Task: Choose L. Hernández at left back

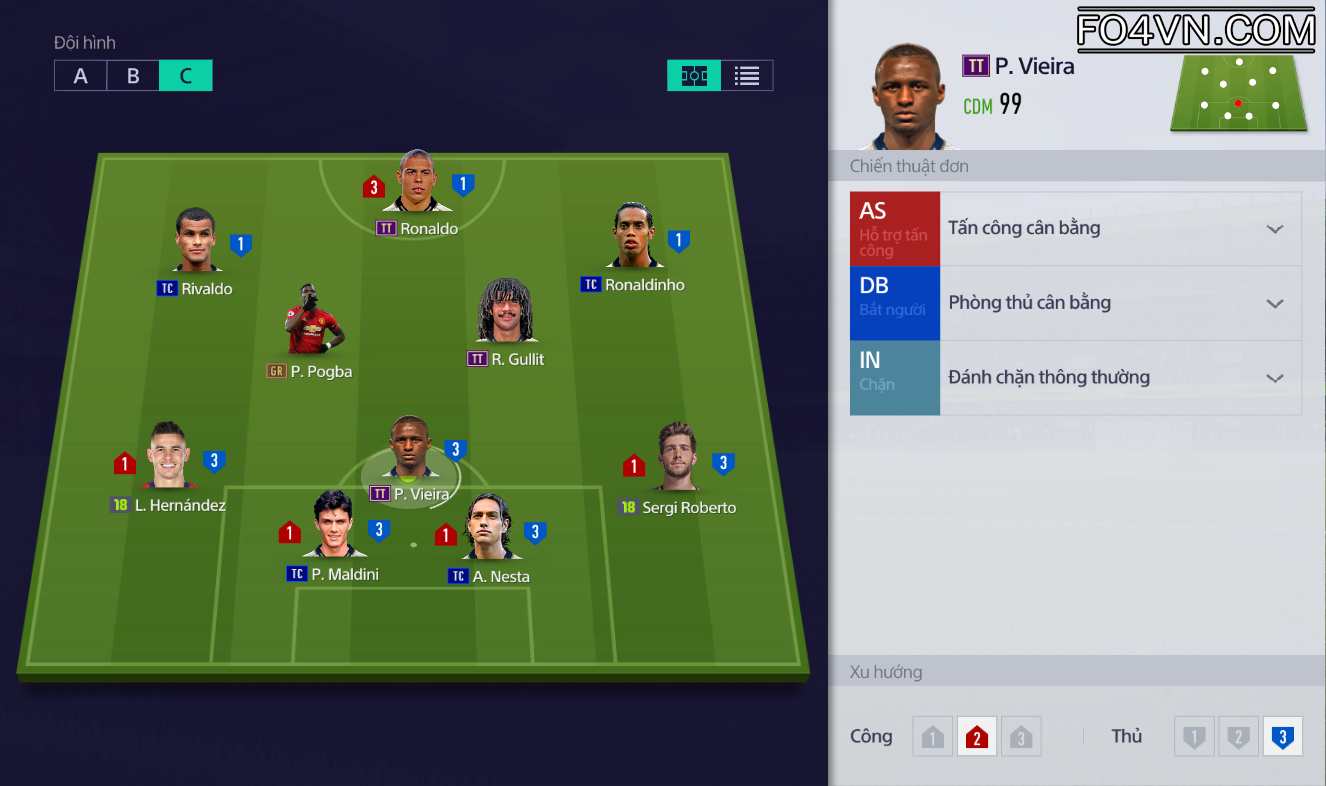Action: (168, 457)
